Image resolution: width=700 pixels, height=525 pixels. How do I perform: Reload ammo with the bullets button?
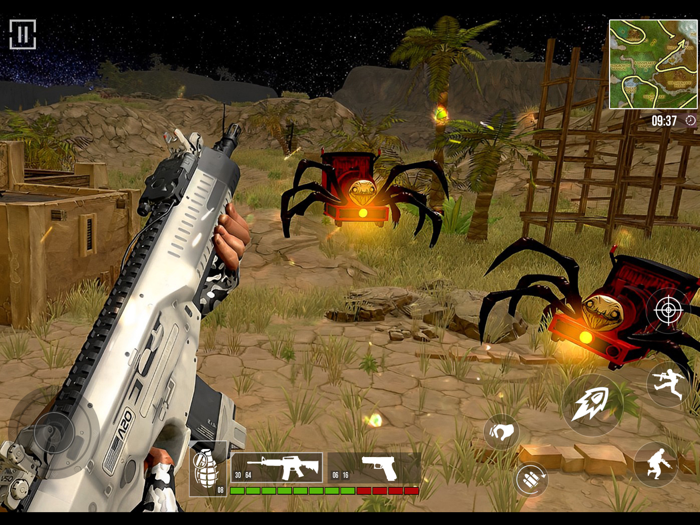click(x=531, y=479)
